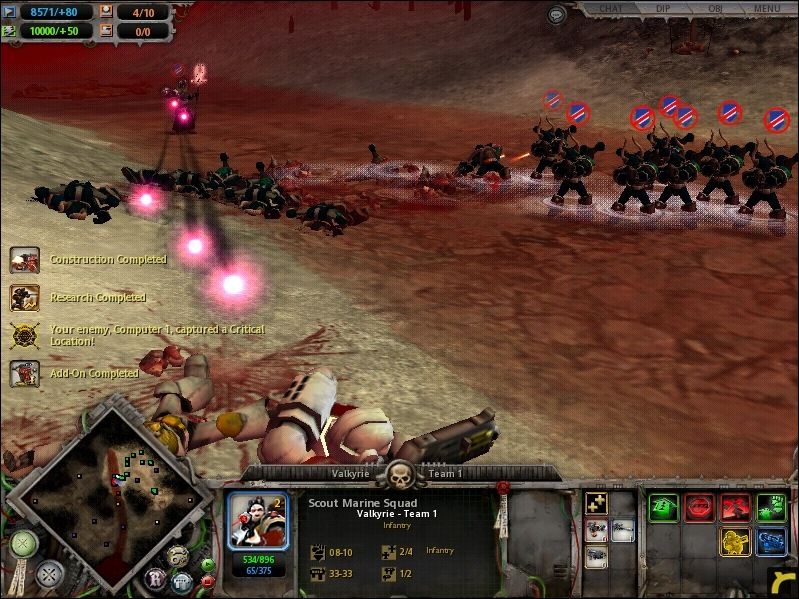
Task: Open the DIP diplomacy panel
Action: tap(663, 9)
